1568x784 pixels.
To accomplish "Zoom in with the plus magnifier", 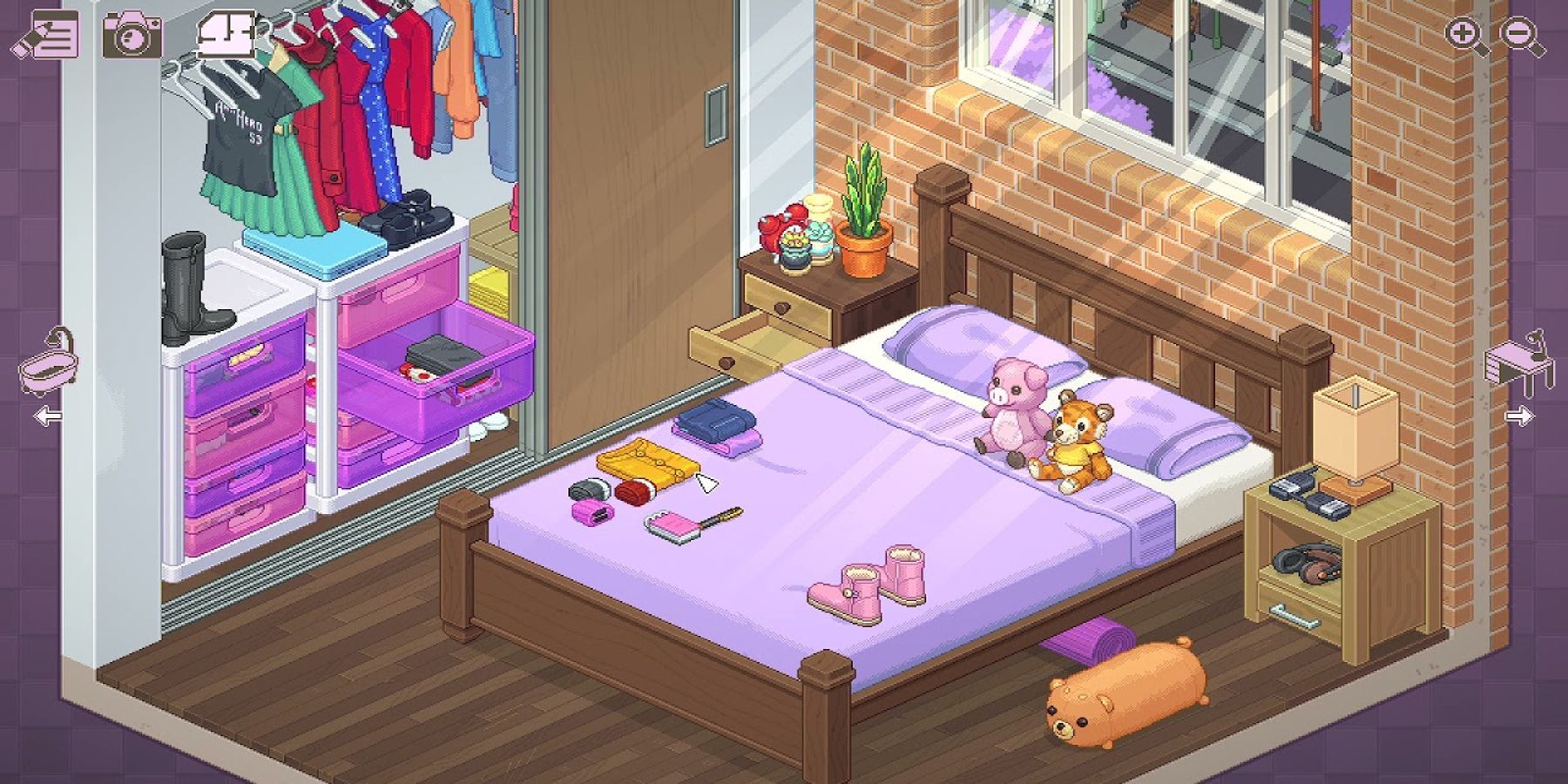I will pyautogui.click(x=1465, y=37).
